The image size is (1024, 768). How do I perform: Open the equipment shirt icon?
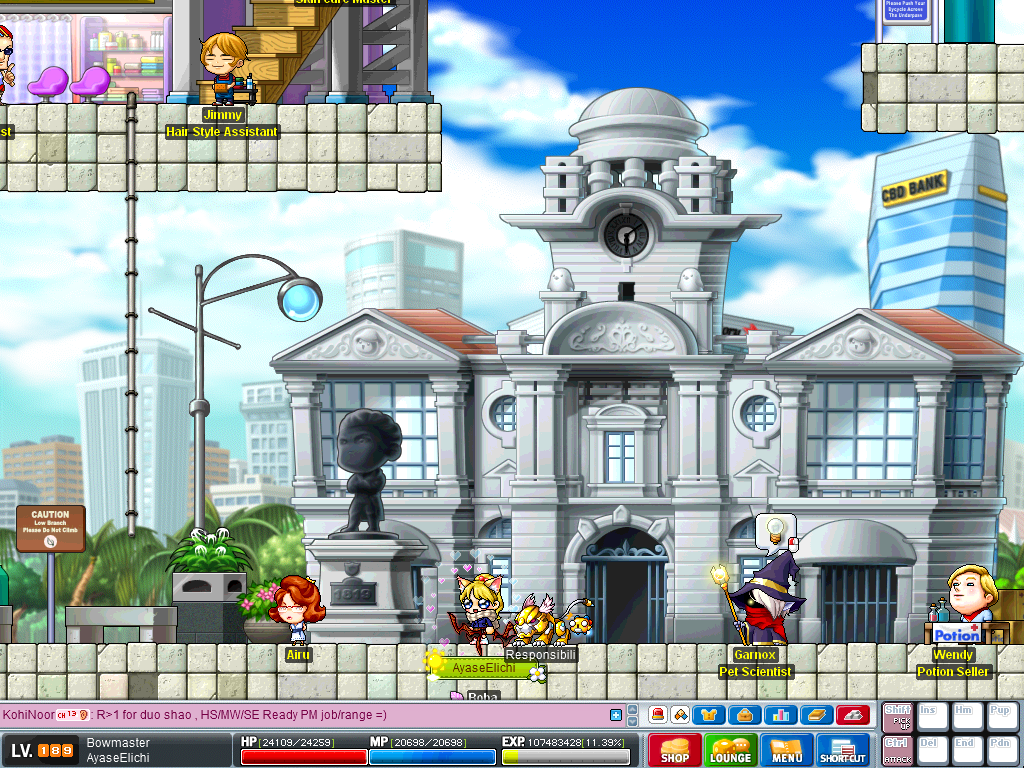709,715
